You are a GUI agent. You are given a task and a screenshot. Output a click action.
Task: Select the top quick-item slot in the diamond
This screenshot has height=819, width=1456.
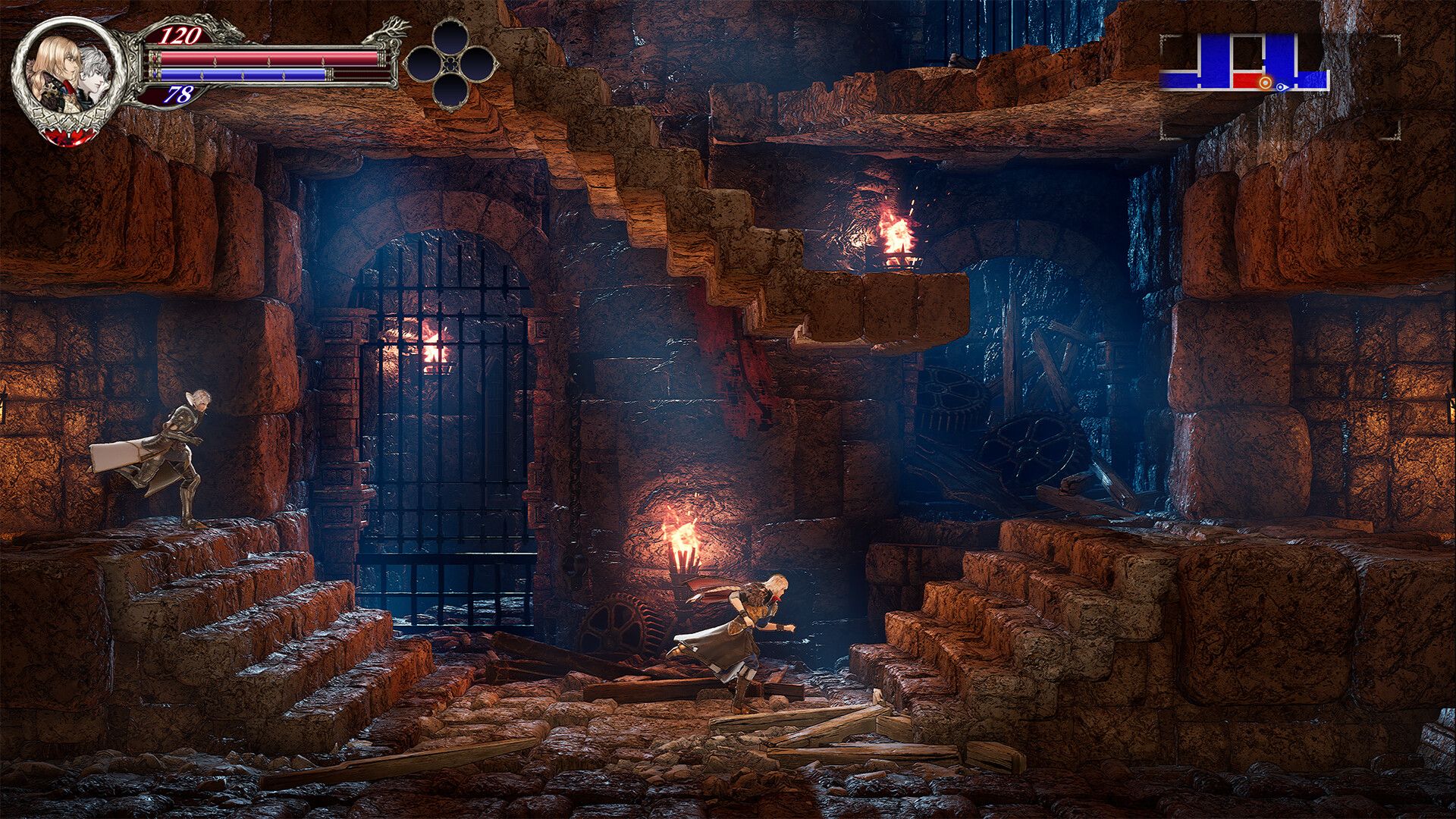click(x=450, y=35)
